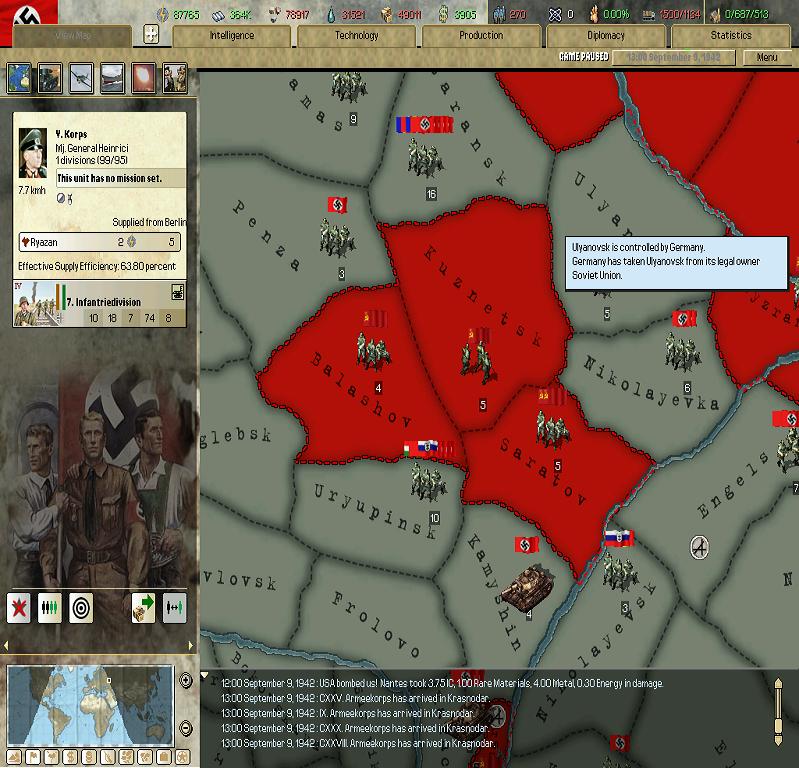
Task: Select the explosion icon
Action: (x=143, y=77)
